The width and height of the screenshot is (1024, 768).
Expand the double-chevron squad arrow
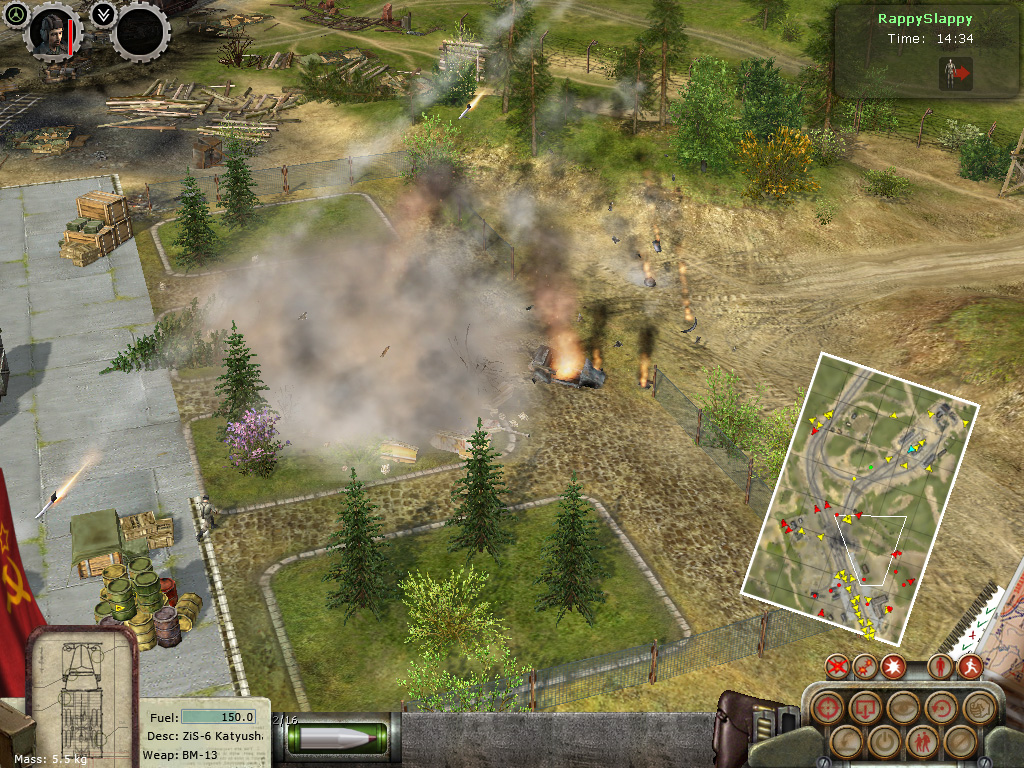click(101, 14)
